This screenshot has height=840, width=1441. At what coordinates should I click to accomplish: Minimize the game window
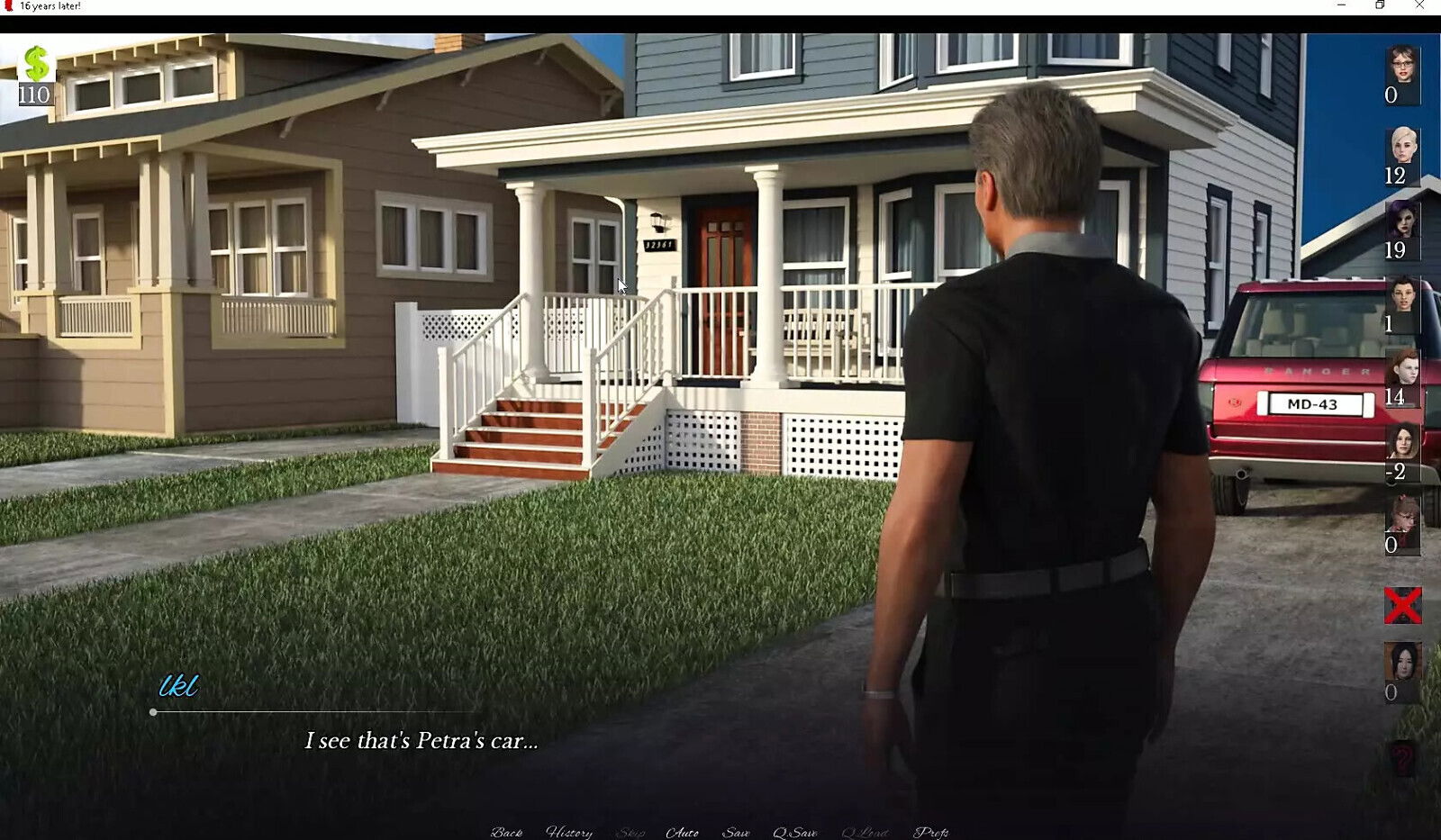pyautogui.click(x=1341, y=6)
